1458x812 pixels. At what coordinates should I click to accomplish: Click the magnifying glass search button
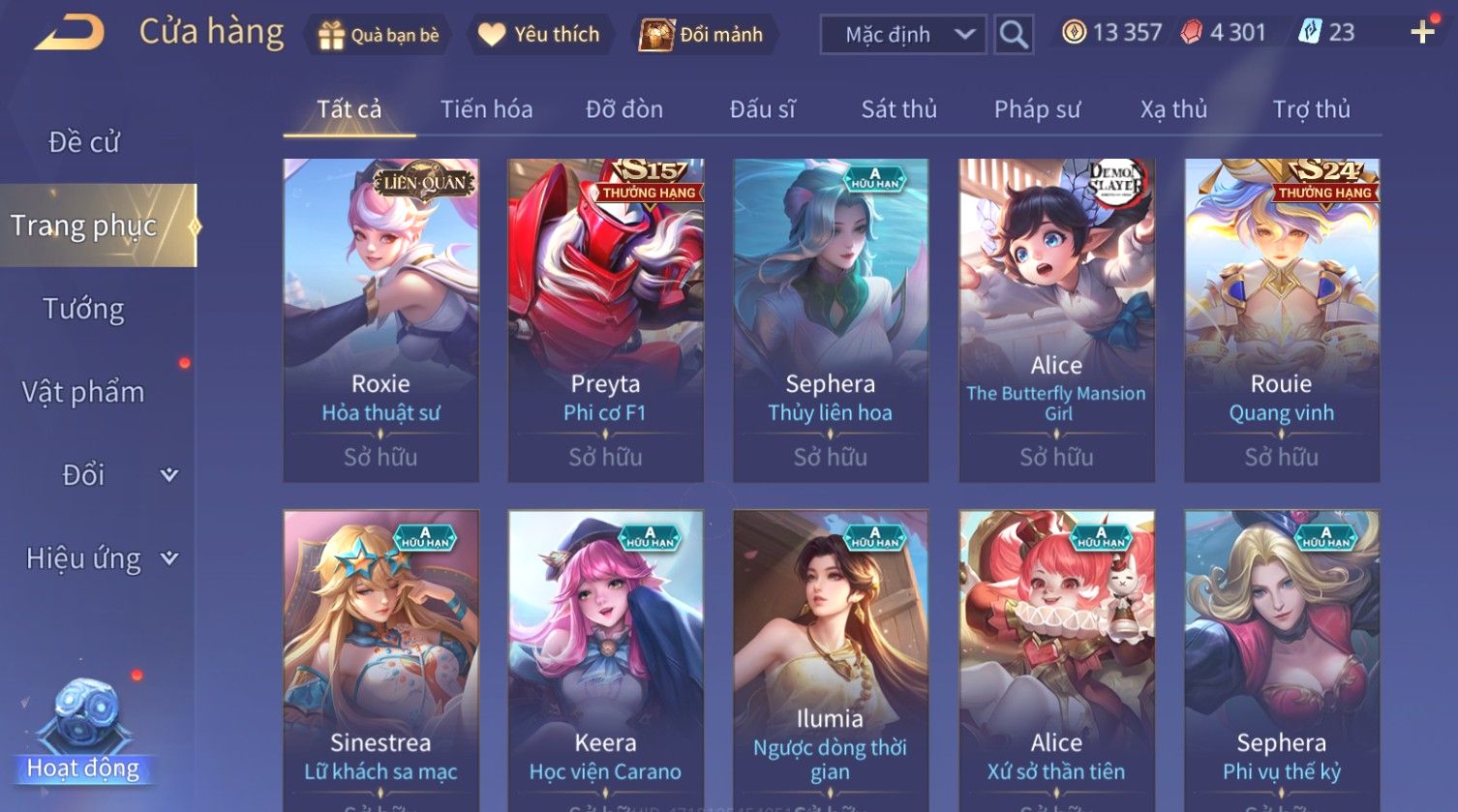click(1014, 35)
